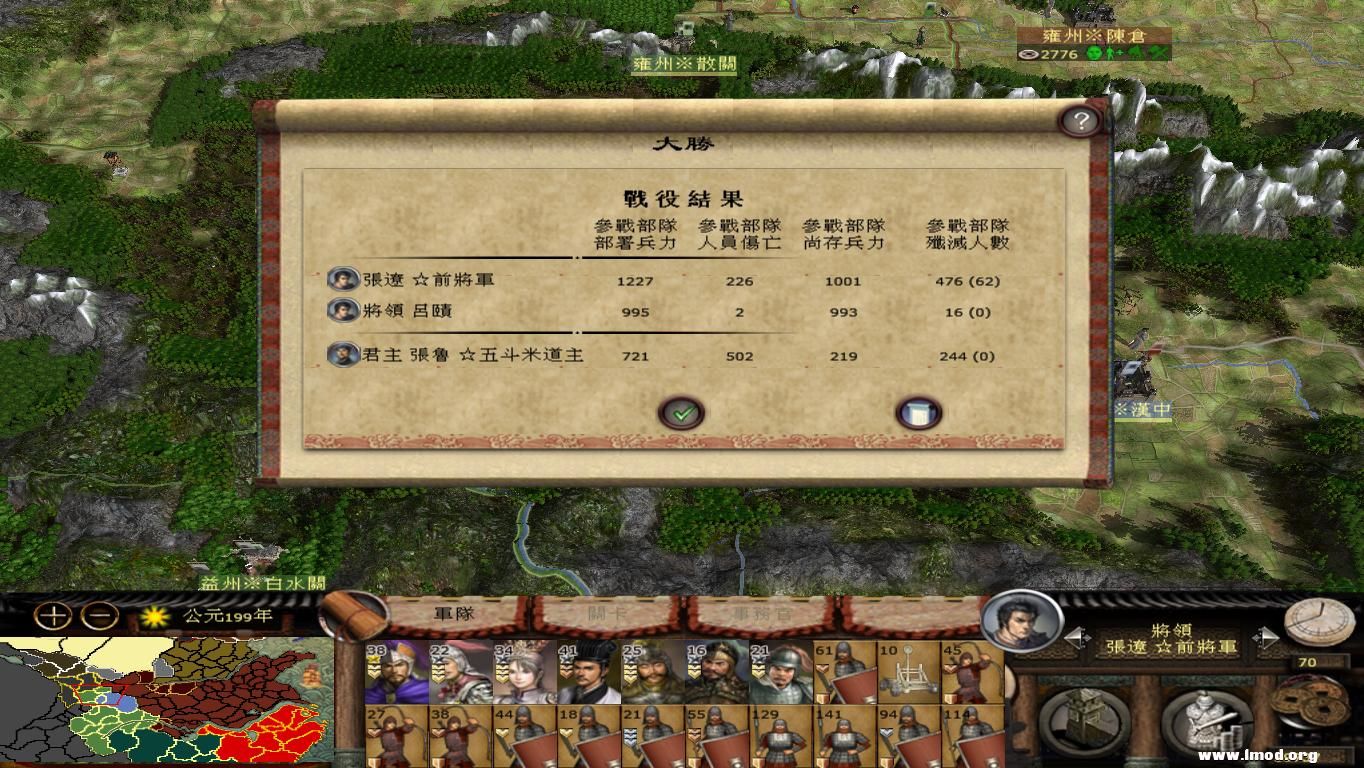Click the sun icon next to the year display
The height and width of the screenshot is (768, 1364).
click(x=156, y=616)
